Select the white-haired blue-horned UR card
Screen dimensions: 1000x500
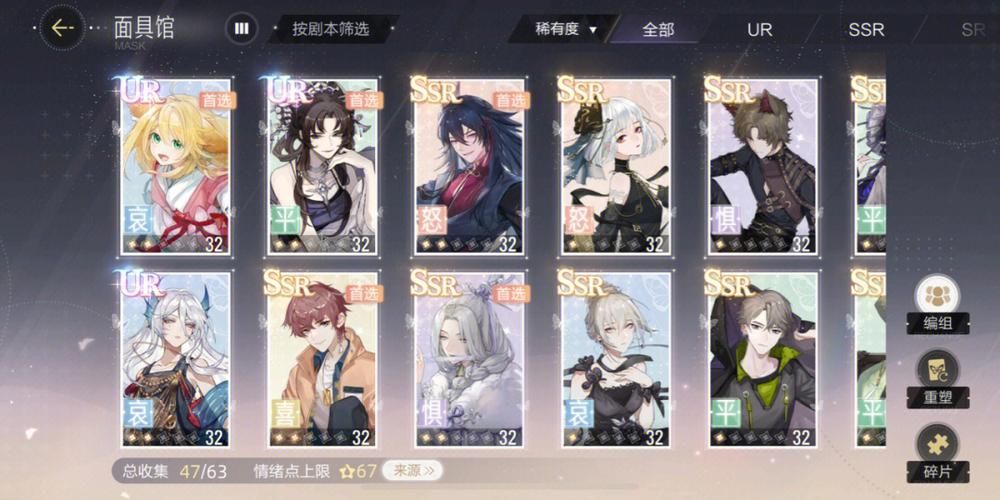(175, 359)
